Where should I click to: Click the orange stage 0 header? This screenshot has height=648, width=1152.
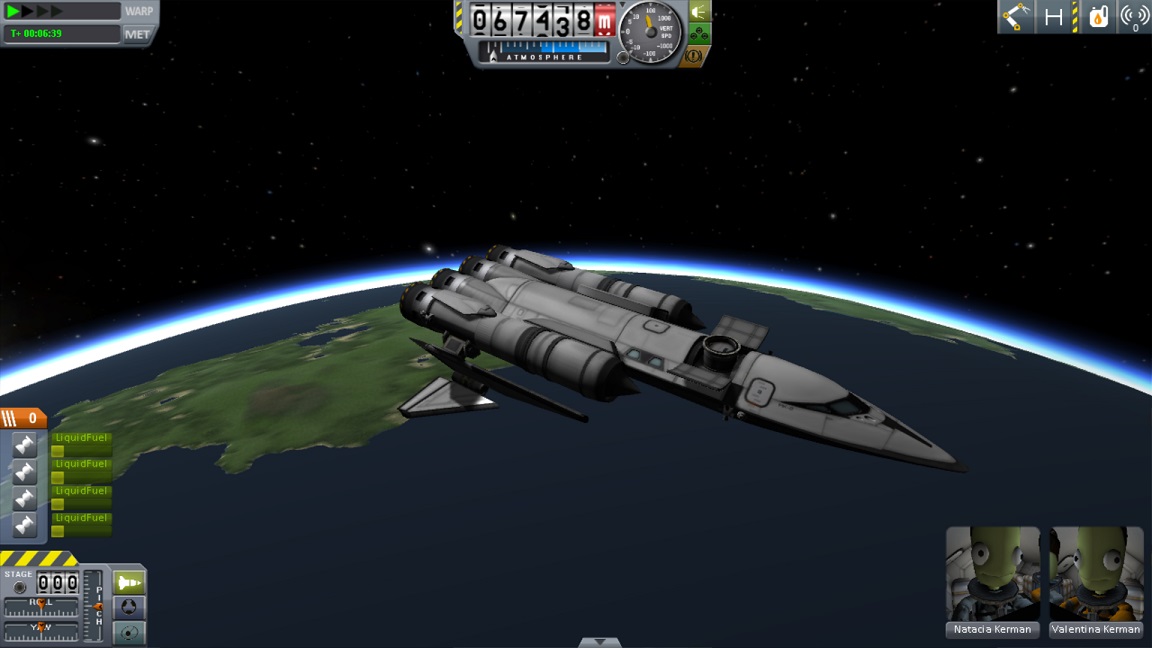(x=23, y=418)
